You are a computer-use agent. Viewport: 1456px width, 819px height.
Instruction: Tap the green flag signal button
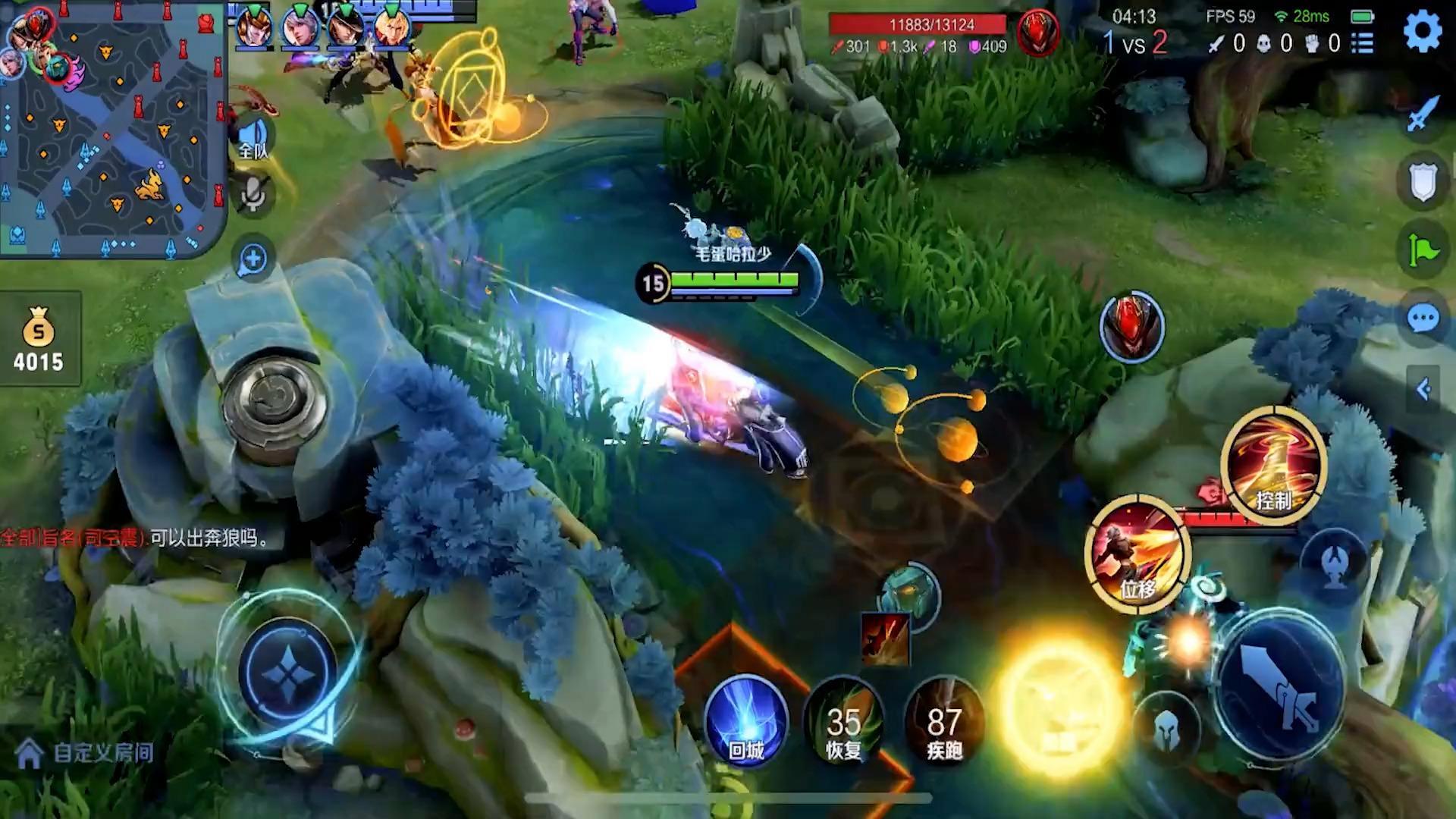coord(1423,249)
